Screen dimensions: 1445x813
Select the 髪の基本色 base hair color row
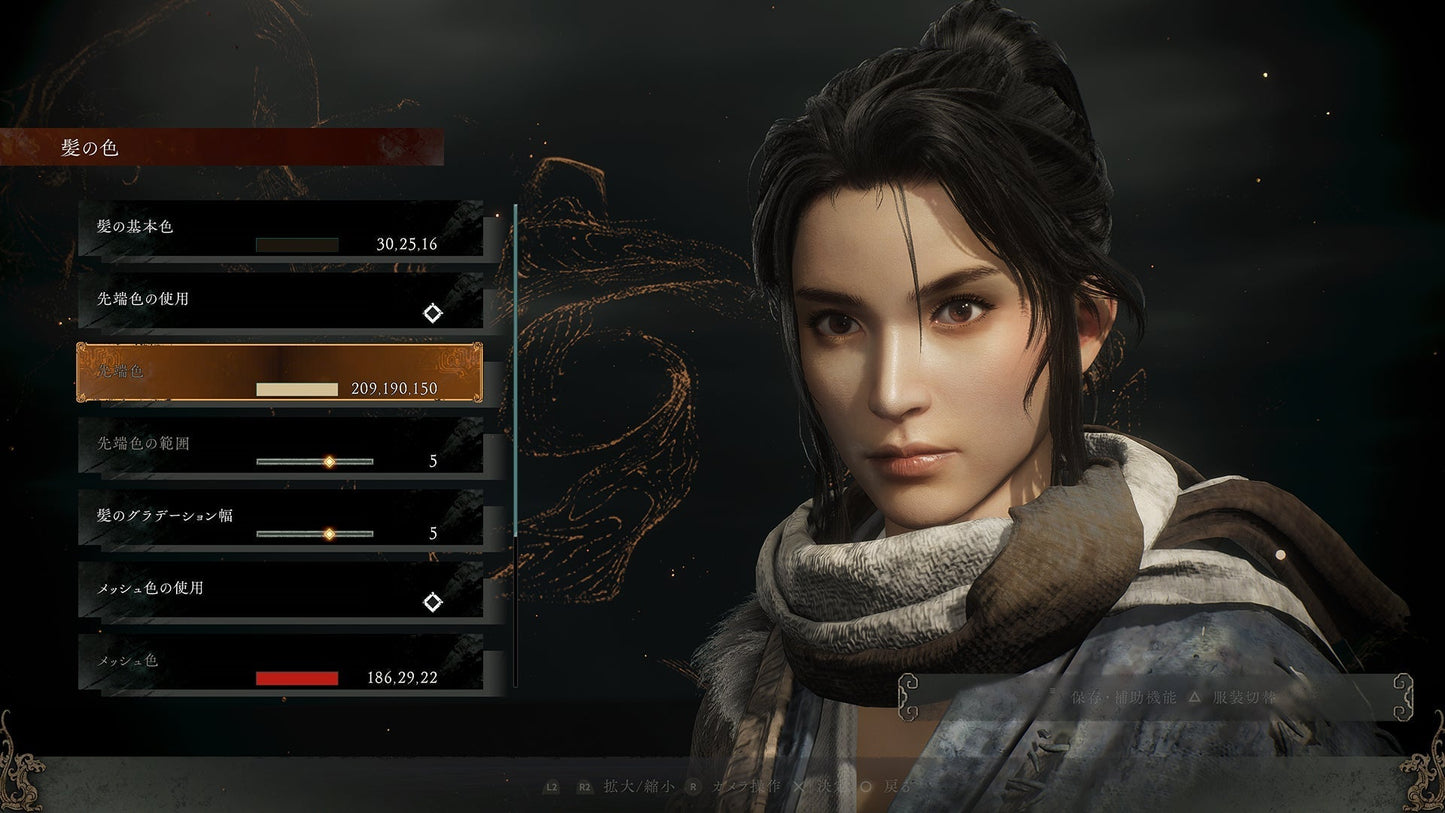[x=280, y=230]
